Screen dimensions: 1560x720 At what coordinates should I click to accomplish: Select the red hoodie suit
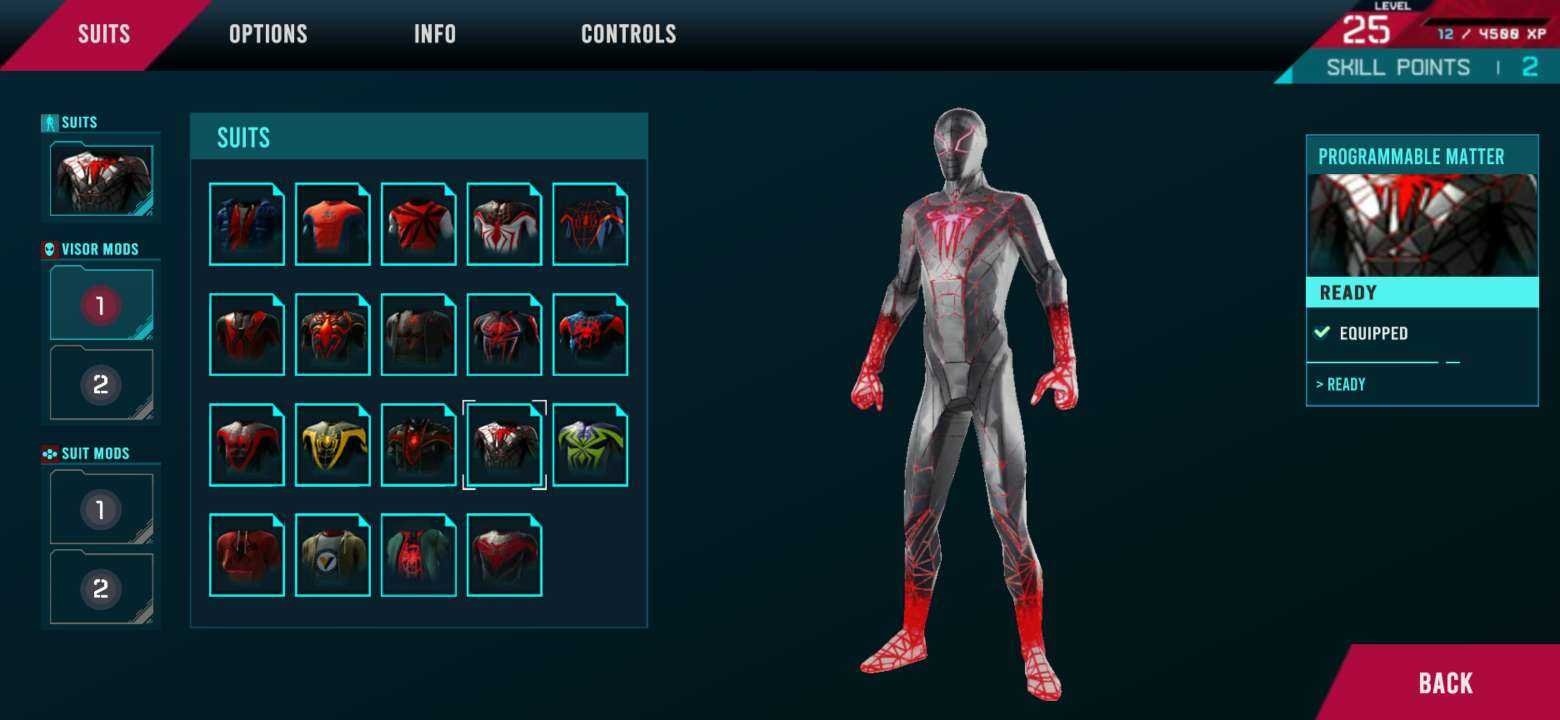tap(247, 555)
